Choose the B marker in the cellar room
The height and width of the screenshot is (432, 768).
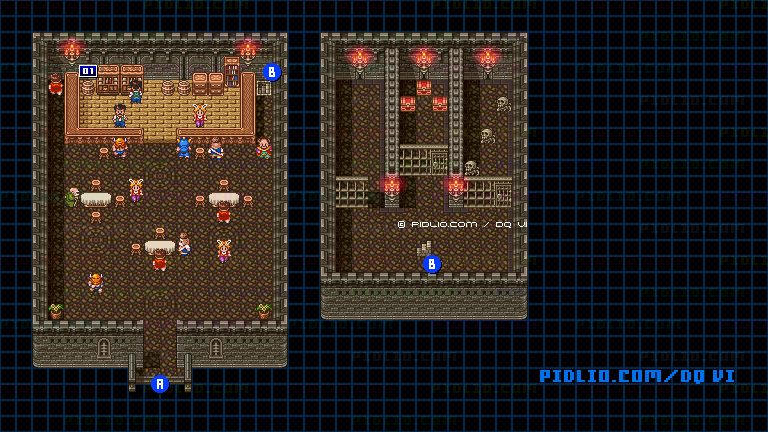431,264
